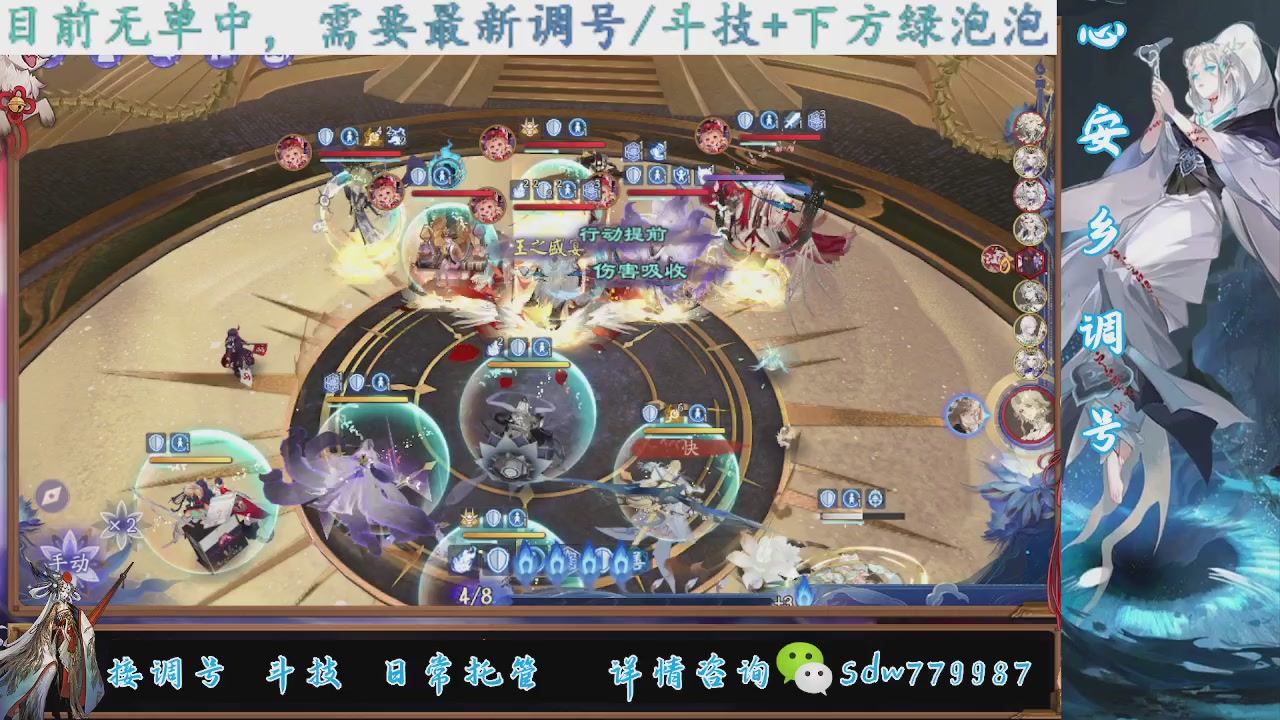Image resolution: width=1280 pixels, height=720 pixels.
Task: Click the small blue player avatar at bottom right
Action: pos(967,414)
